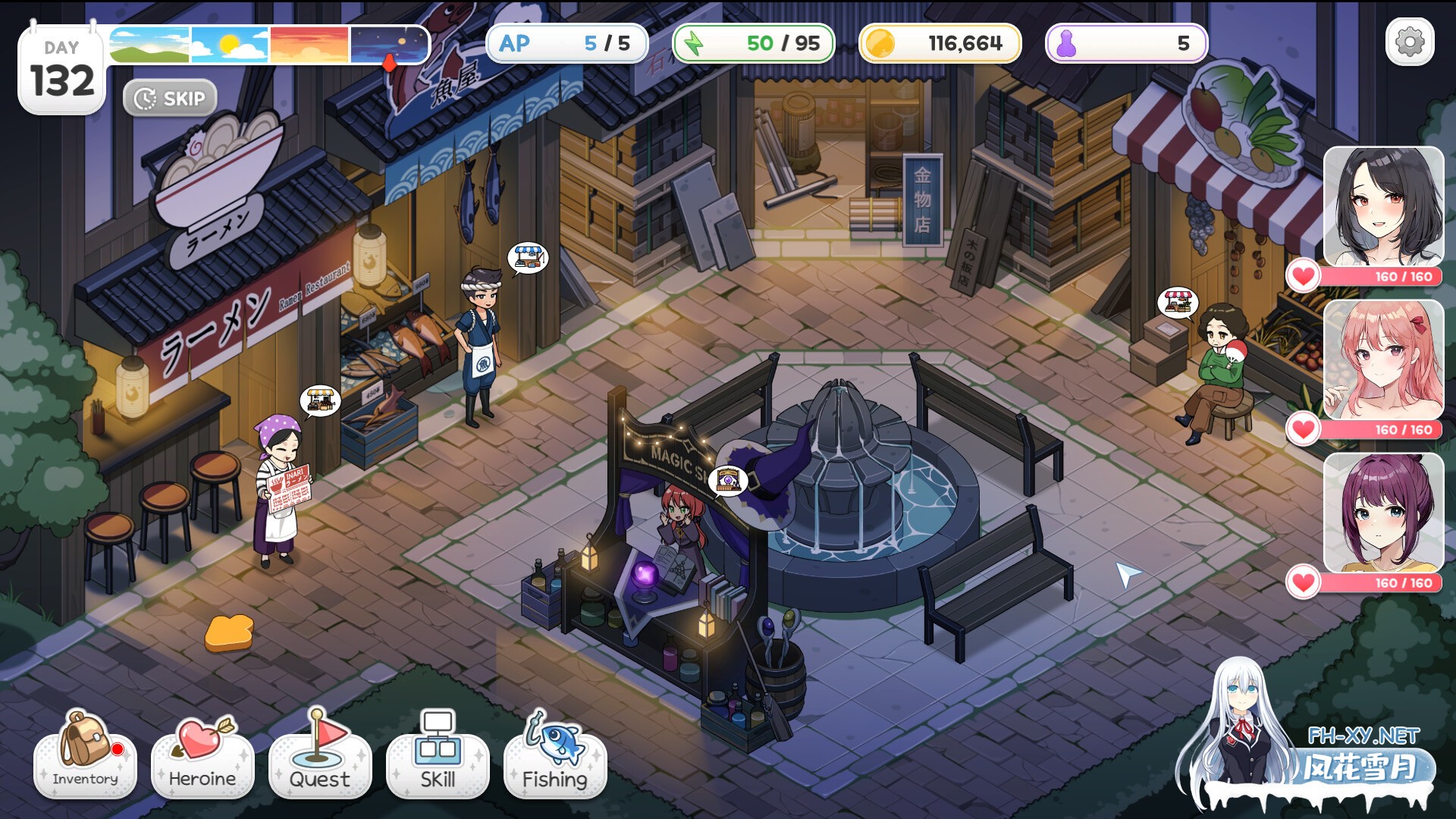Open the grocer's shop speech bubble
This screenshot has width=1456, height=819.
point(1177,303)
